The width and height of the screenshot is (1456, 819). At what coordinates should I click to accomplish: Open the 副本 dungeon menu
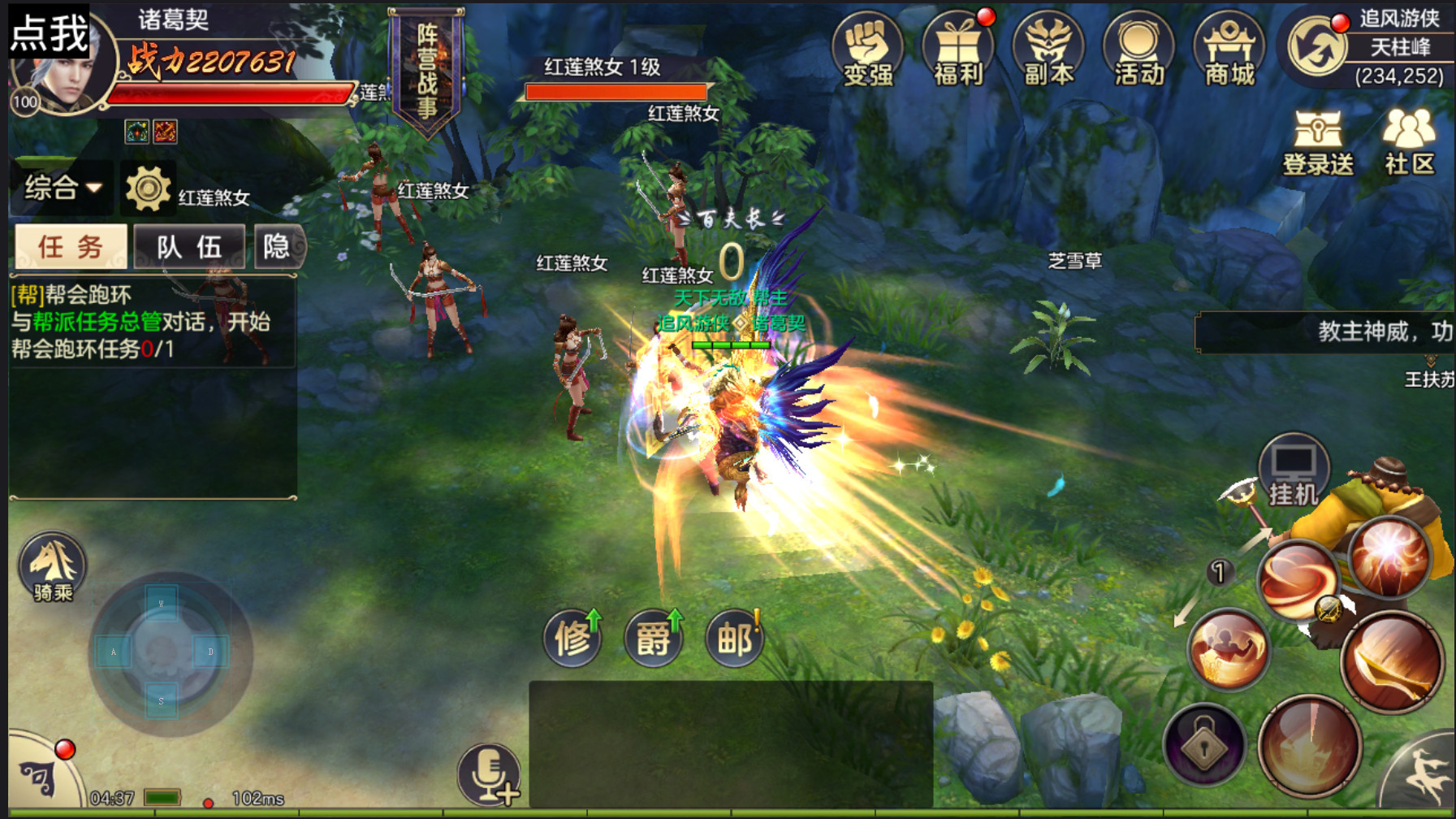click(x=1048, y=50)
